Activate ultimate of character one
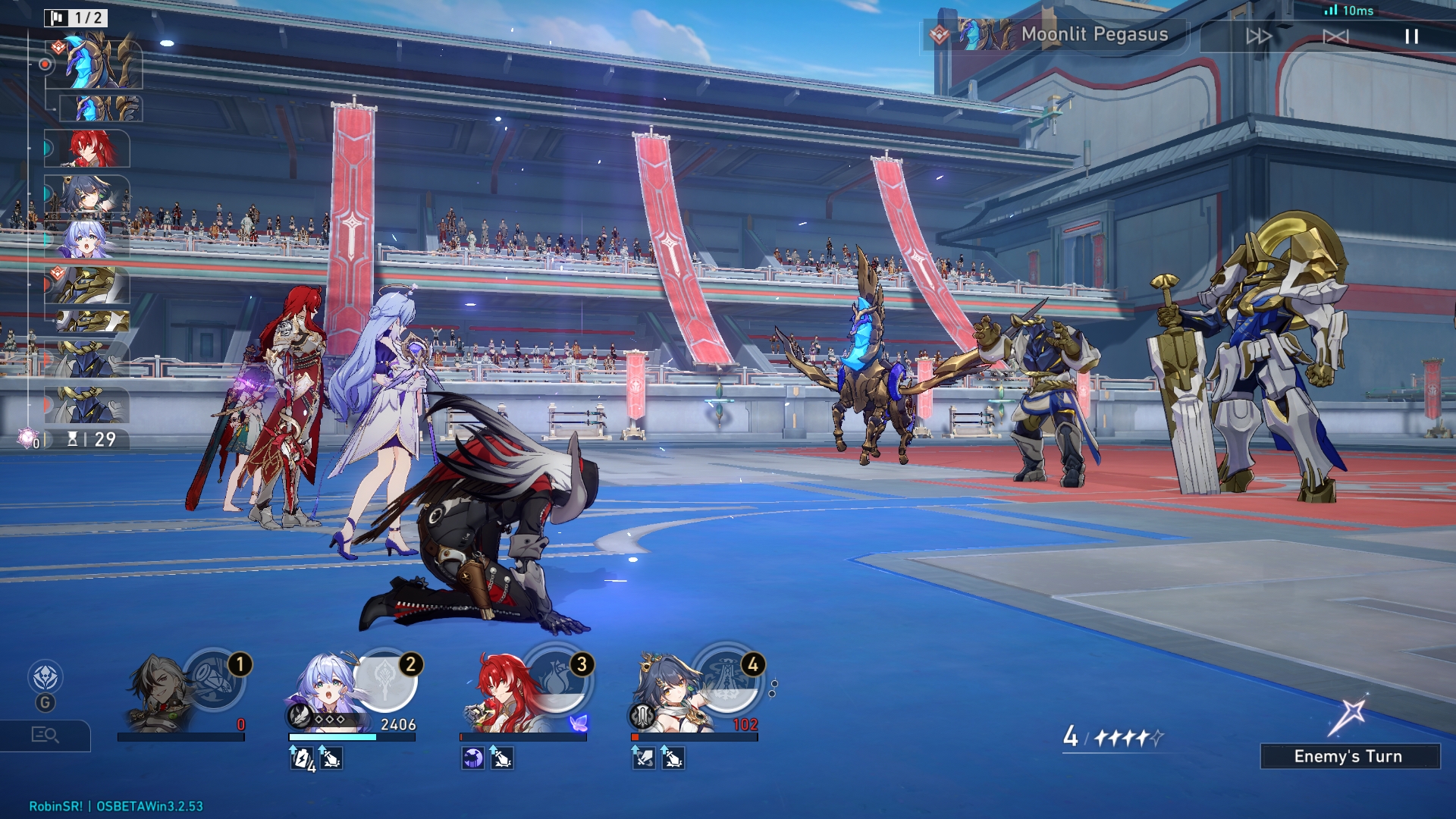This screenshot has height=819, width=1456. point(215,679)
